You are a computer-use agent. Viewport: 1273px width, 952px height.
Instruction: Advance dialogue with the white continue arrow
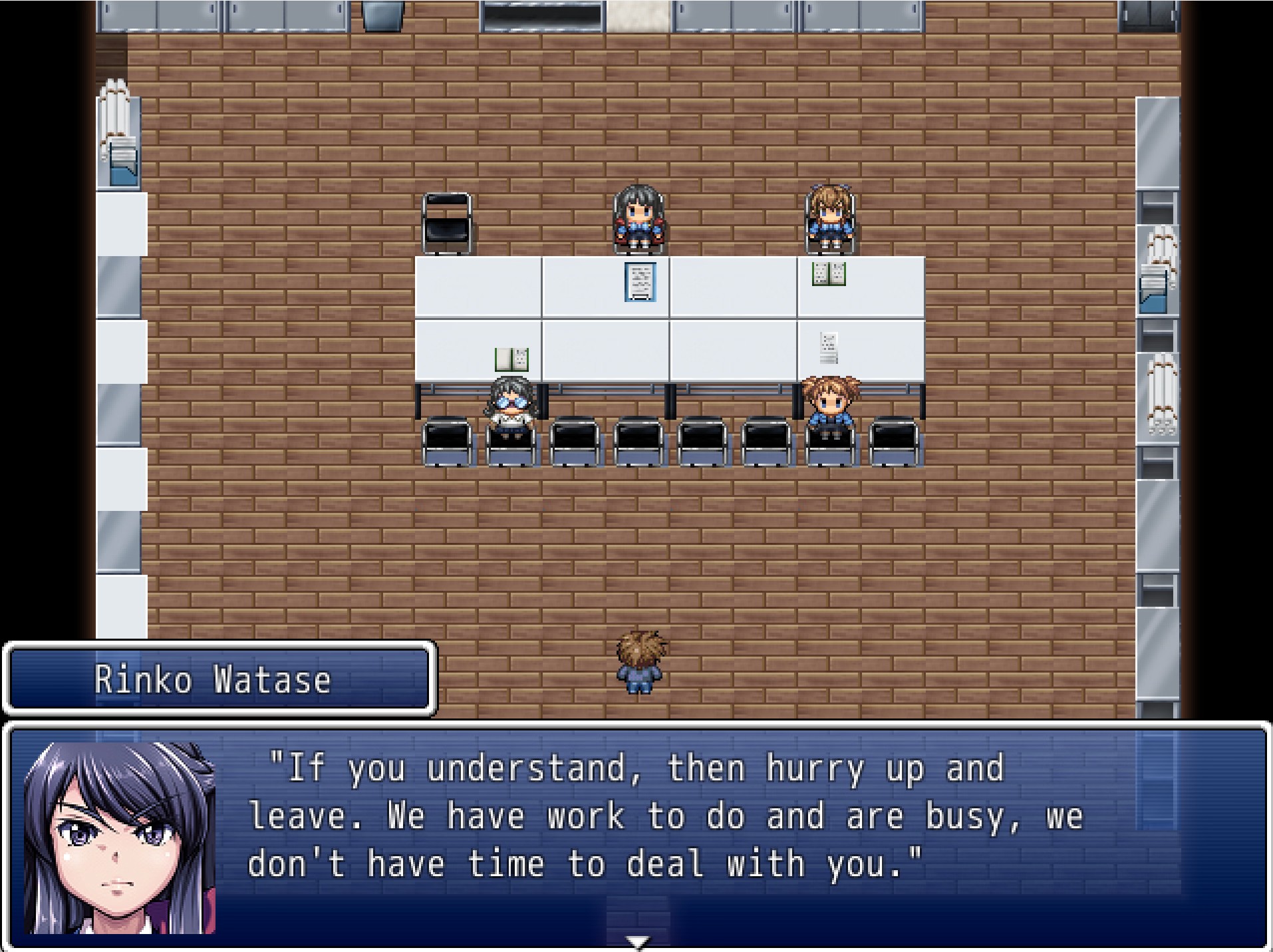pyautogui.click(x=638, y=941)
